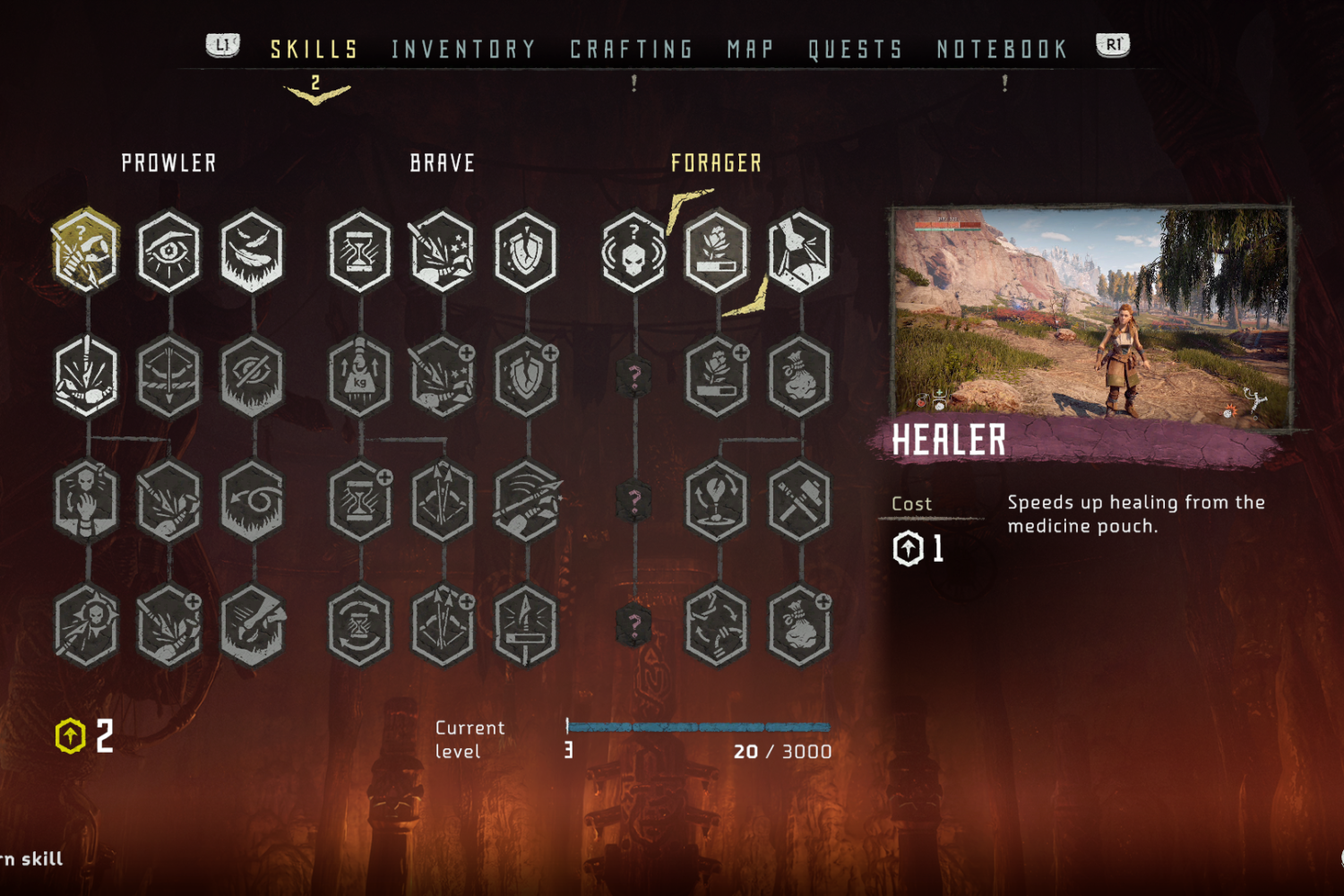Show the Quests tab
Viewport: 1344px width, 896px height.
[856, 49]
